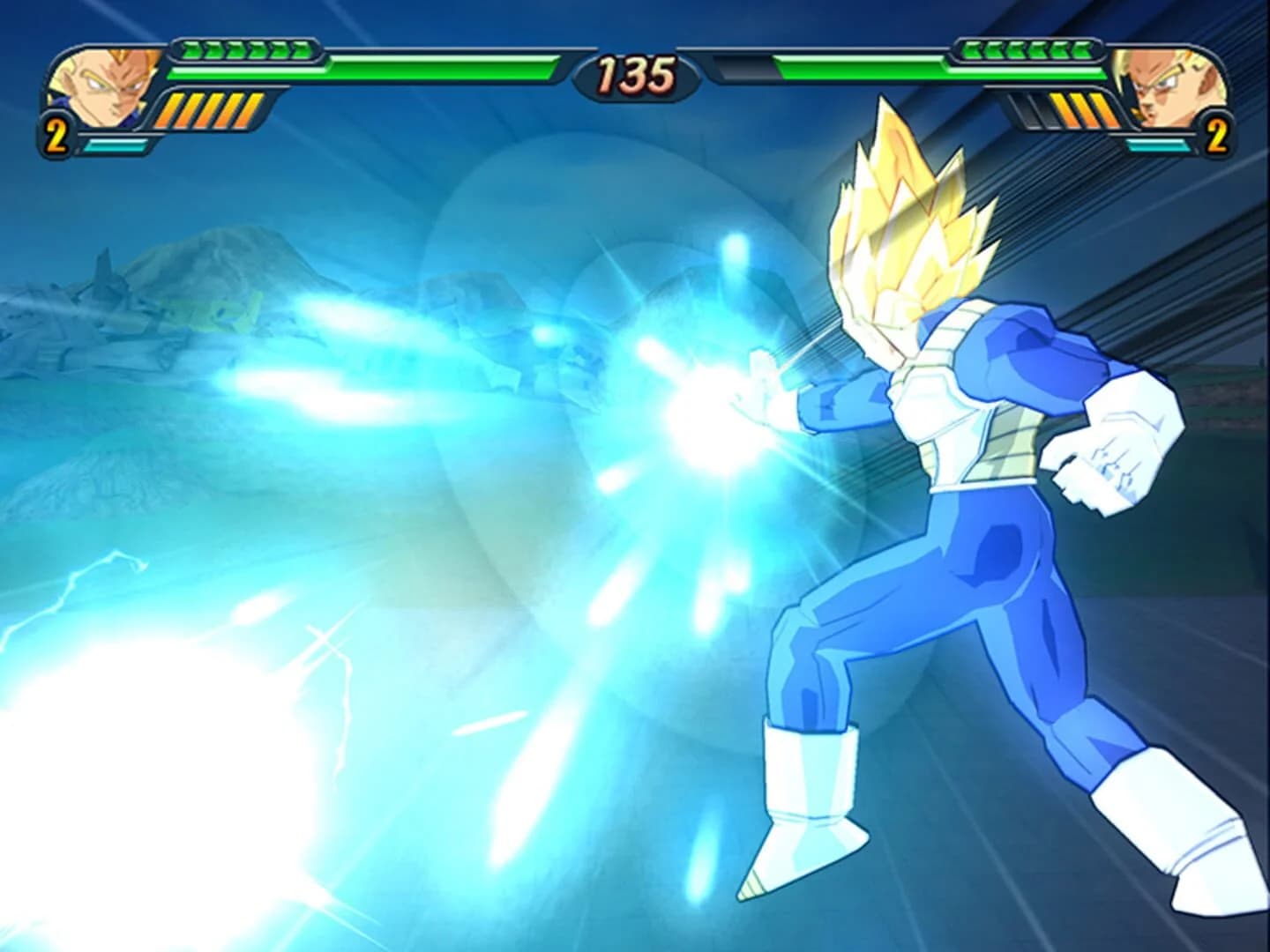Click the right player's character count icon
1270x952 pixels.
[x=1219, y=135]
